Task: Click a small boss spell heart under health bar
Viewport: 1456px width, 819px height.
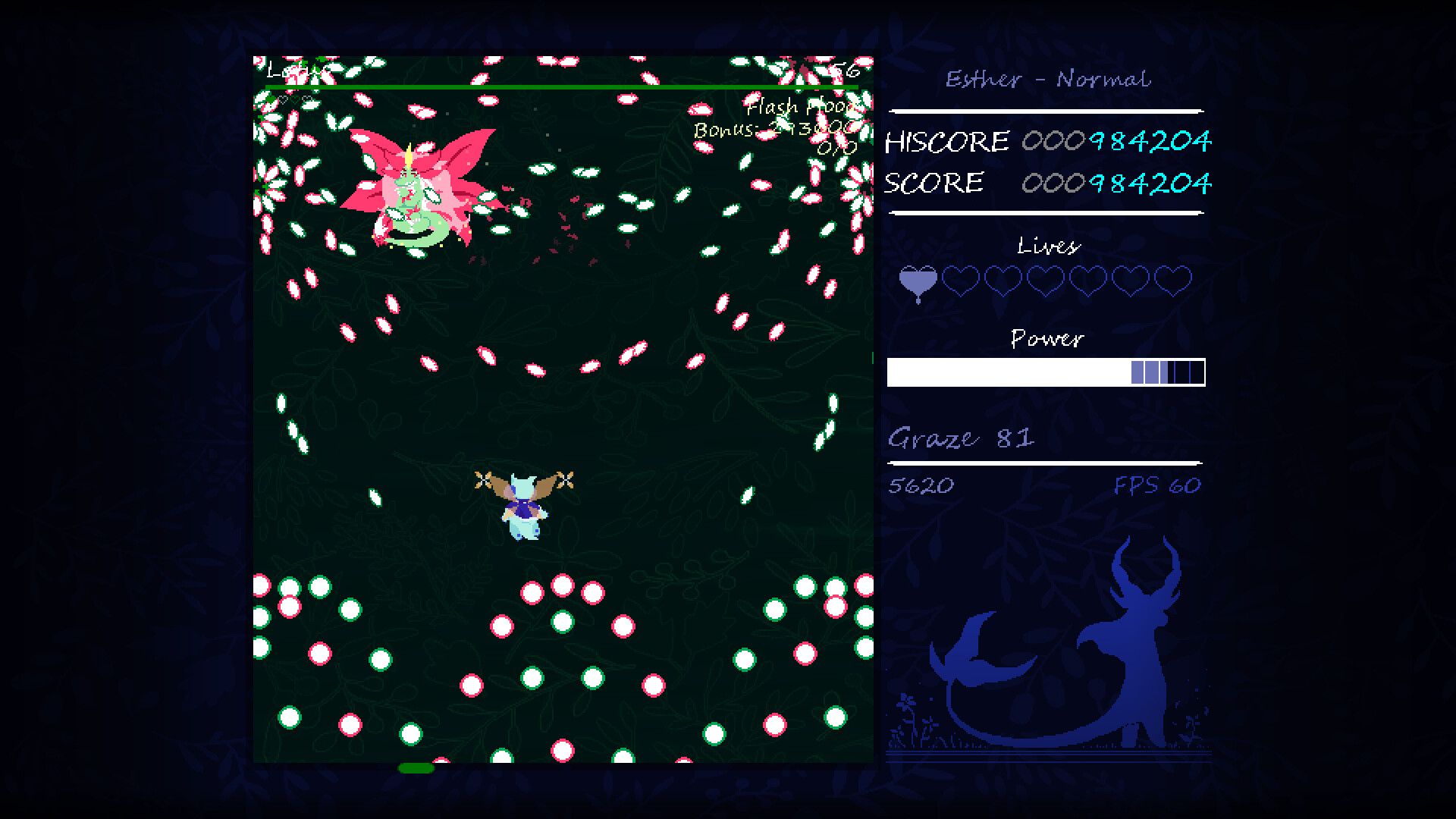Action: (284, 99)
